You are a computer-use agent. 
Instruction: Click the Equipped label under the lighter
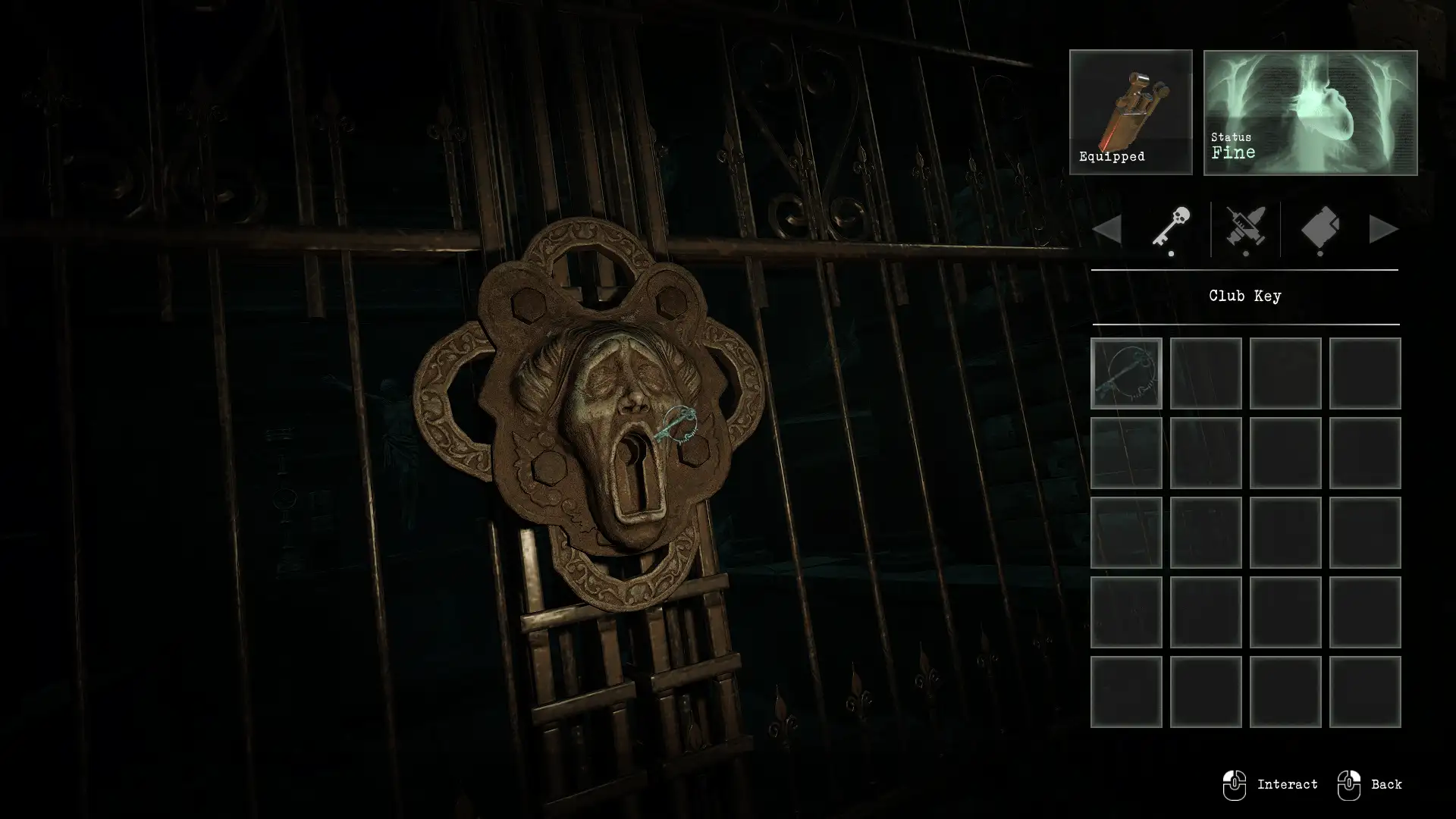pos(1112,157)
